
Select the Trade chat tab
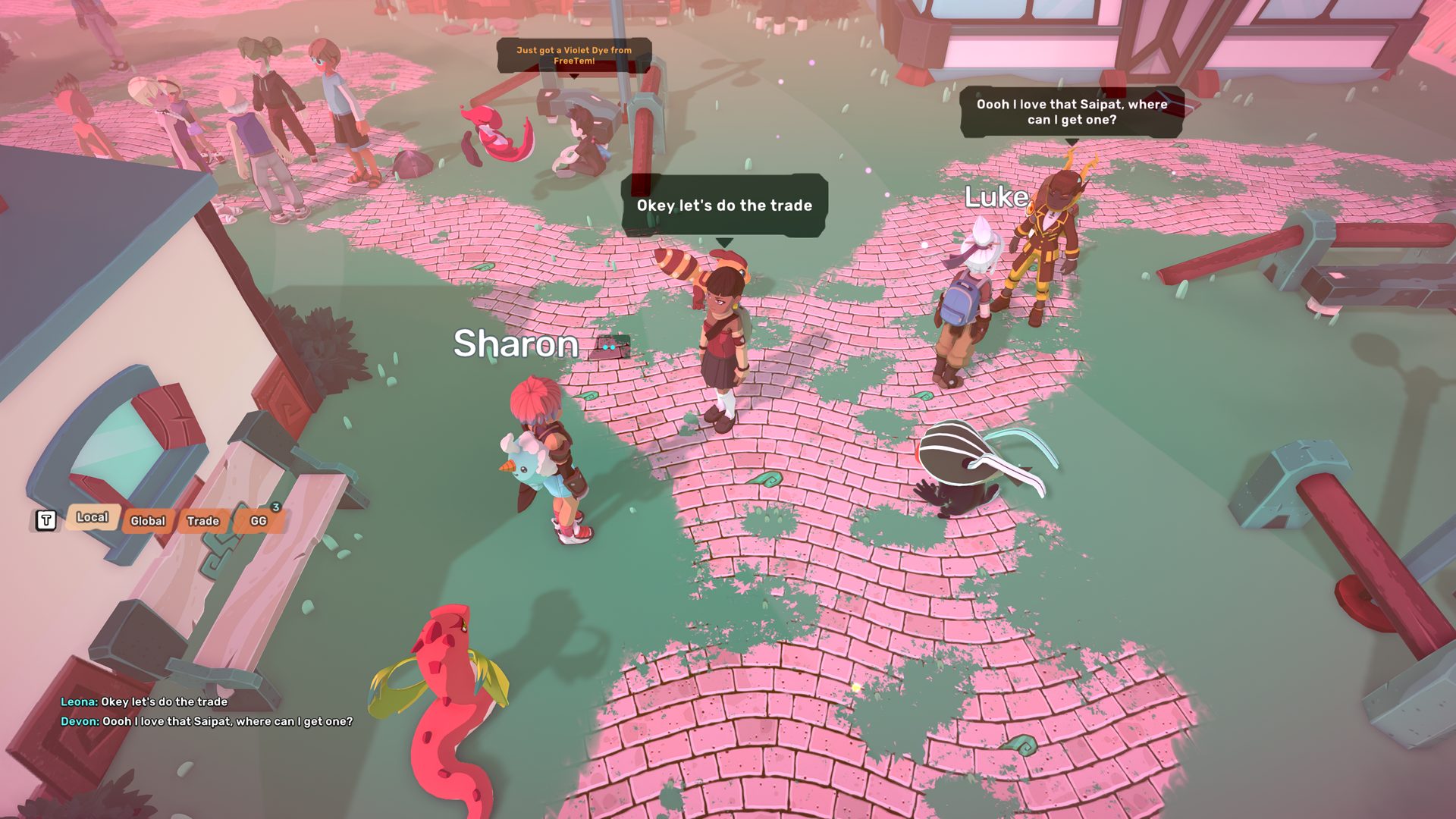tap(202, 521)
